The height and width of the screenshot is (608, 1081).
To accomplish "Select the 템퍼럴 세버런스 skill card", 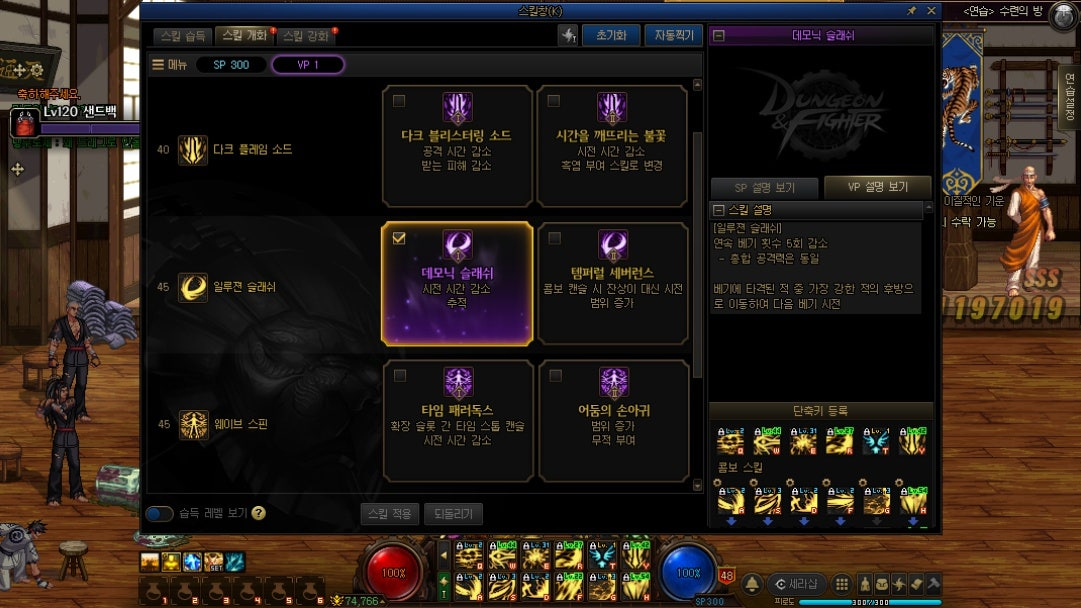I will (x=612, y=284).
